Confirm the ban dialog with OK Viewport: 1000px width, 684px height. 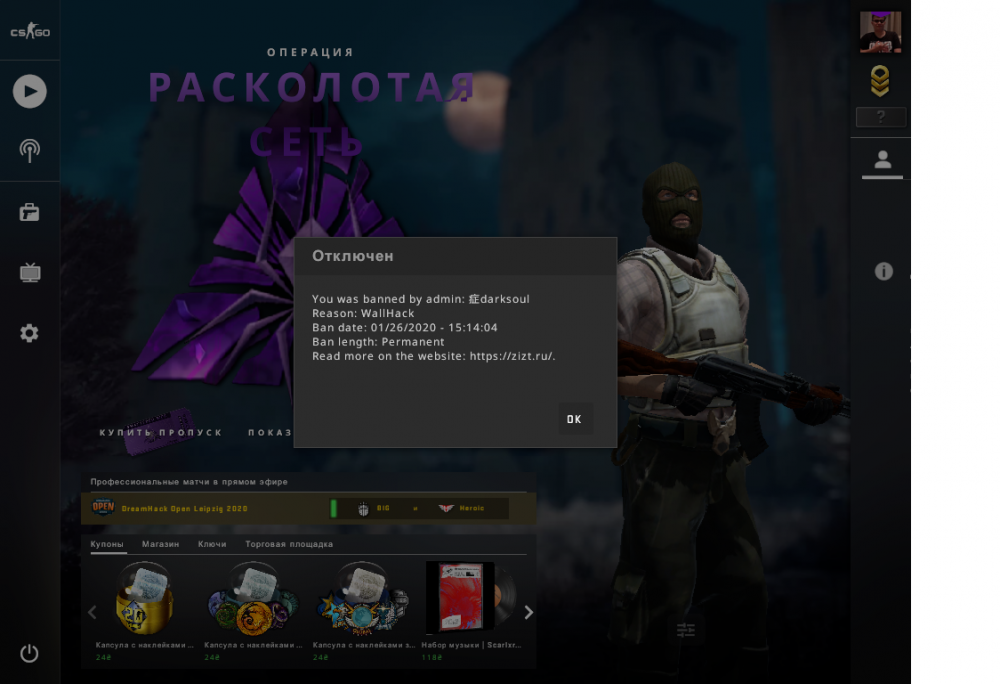(x=574, y=419)
